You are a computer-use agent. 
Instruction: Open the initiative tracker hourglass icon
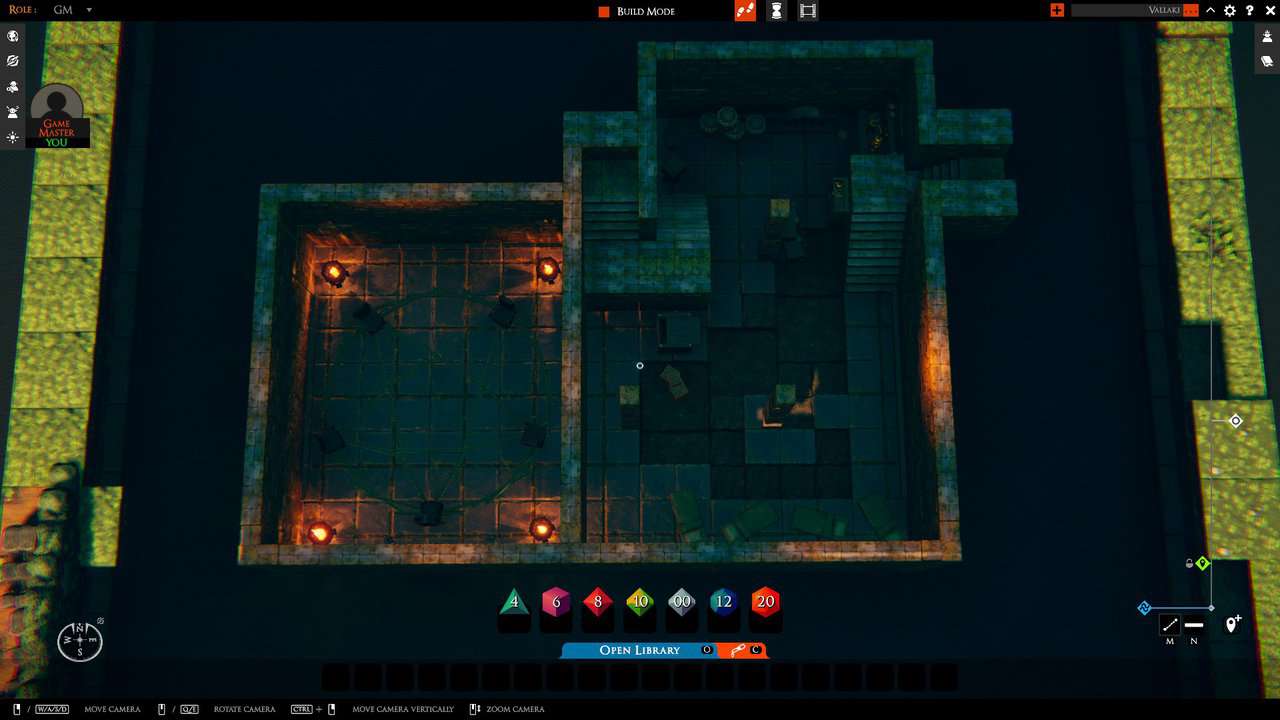point(776,11)
